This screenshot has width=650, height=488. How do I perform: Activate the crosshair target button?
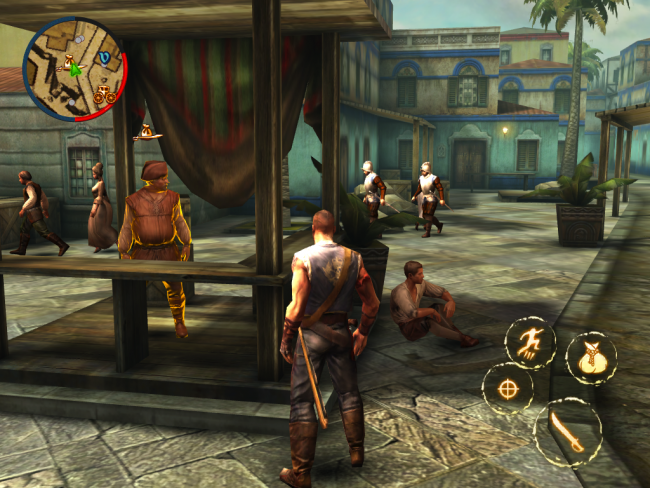coord(508,389)
